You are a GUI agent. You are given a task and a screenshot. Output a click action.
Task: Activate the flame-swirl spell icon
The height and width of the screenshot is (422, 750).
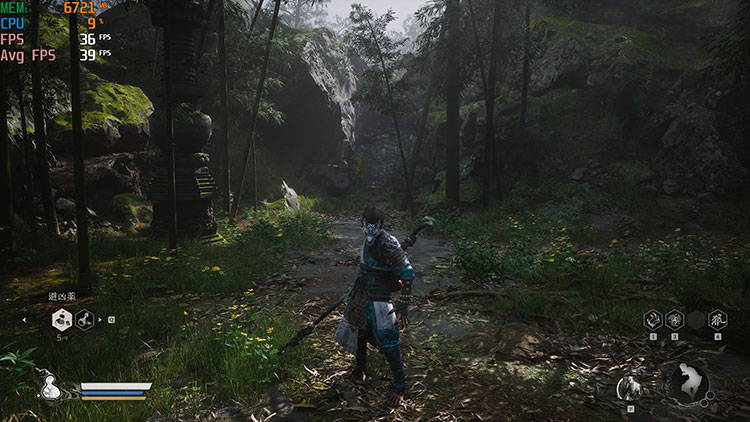(652, 319)
